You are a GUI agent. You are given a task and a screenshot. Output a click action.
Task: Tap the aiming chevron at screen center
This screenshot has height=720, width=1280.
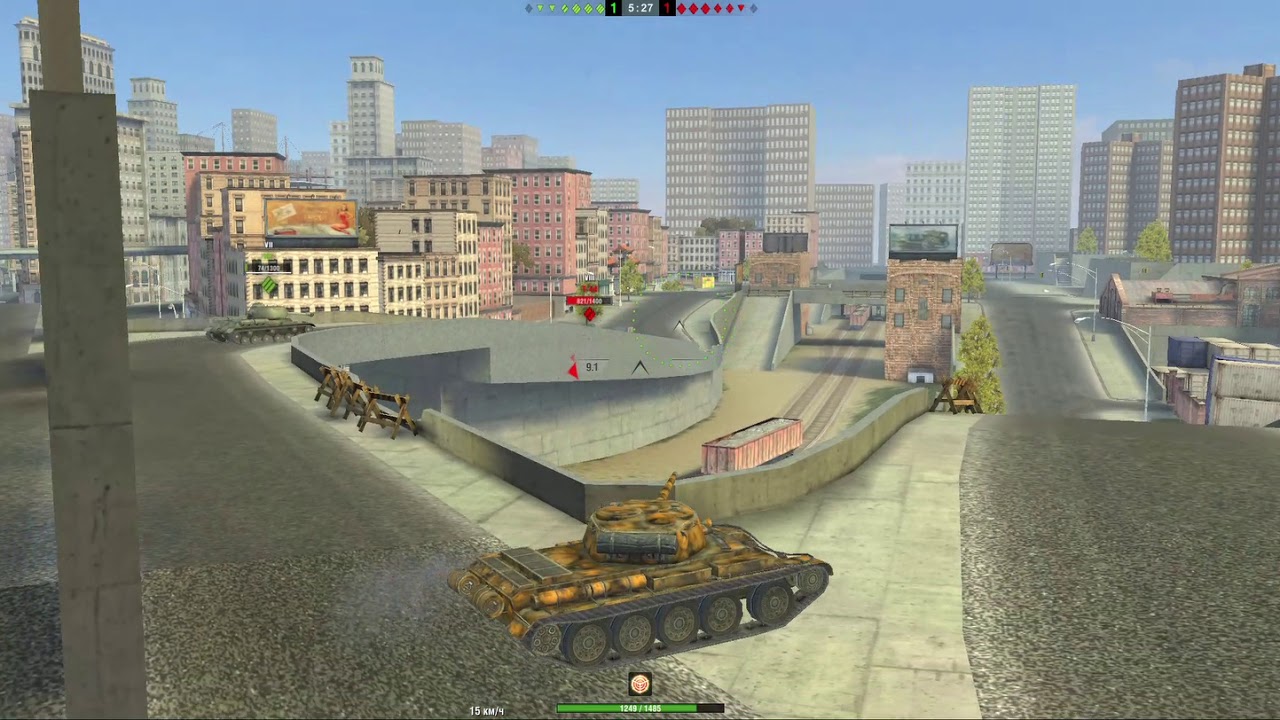(640, 367)
